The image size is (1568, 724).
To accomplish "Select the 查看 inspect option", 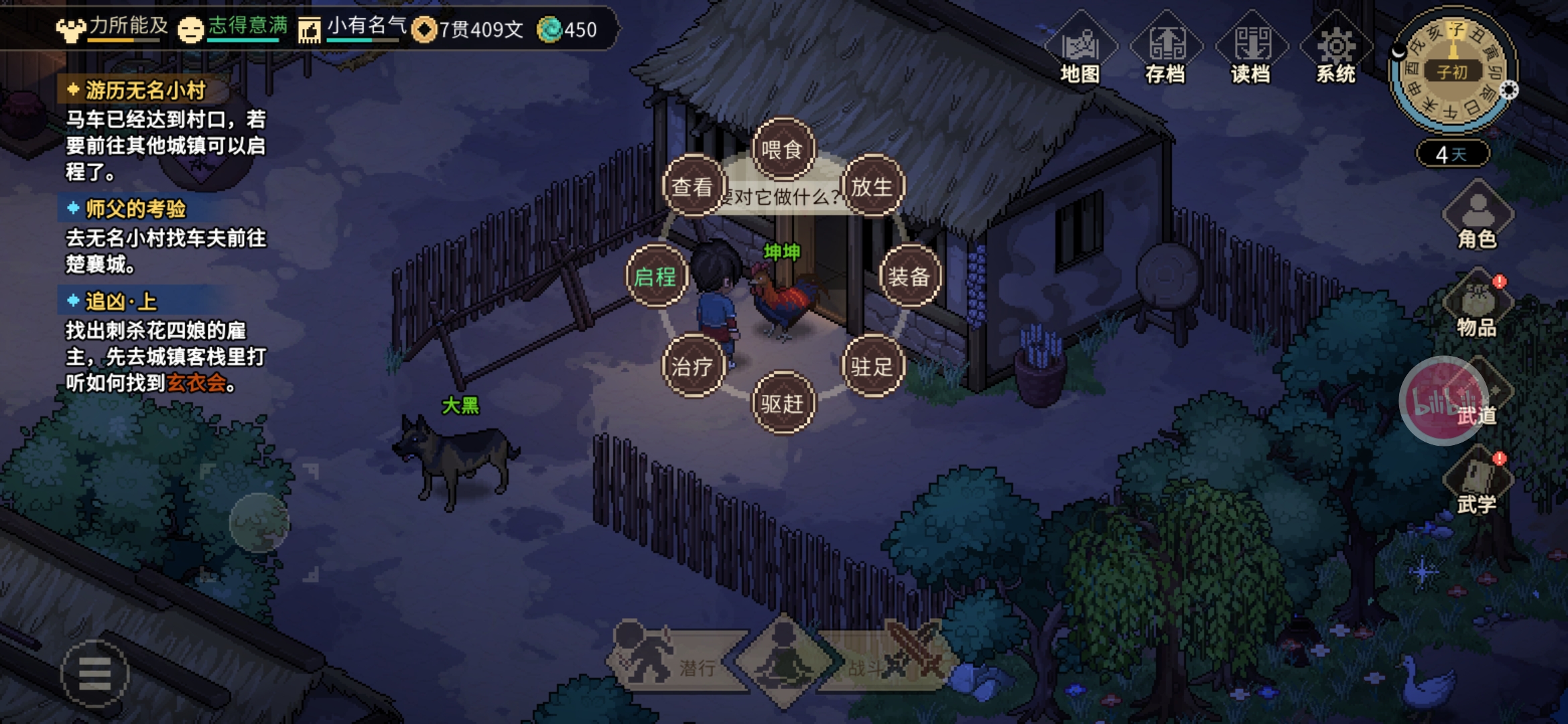I will (693, 186).
